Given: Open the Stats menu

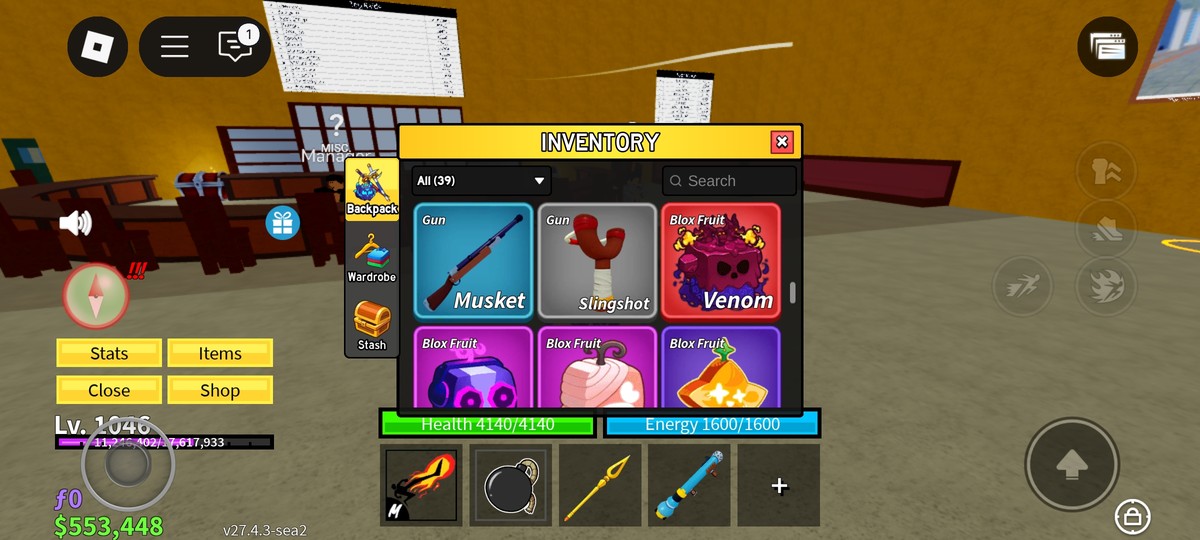Looking at the screenshot, I should (109, 353).
